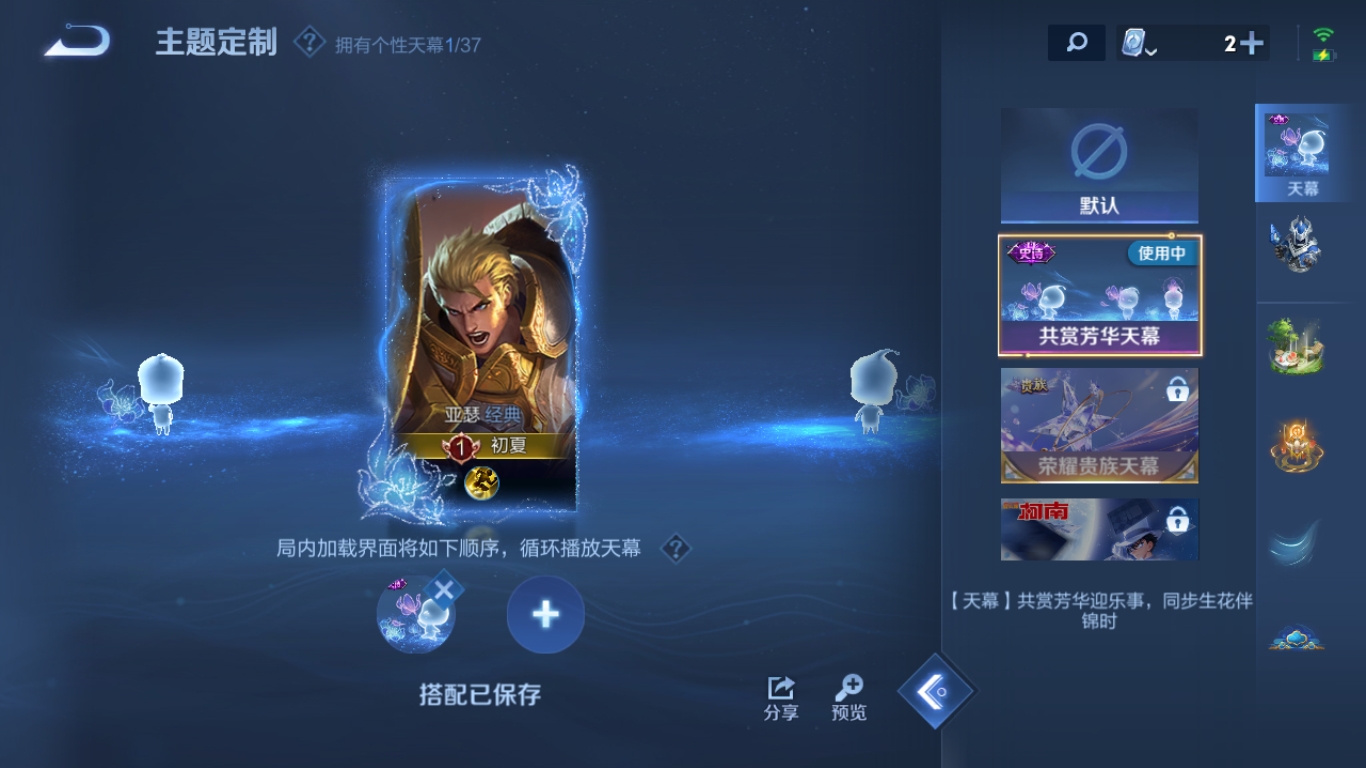Preview the theme with 预览
The image size is (1366, 768).
click(x=849, y=698)
